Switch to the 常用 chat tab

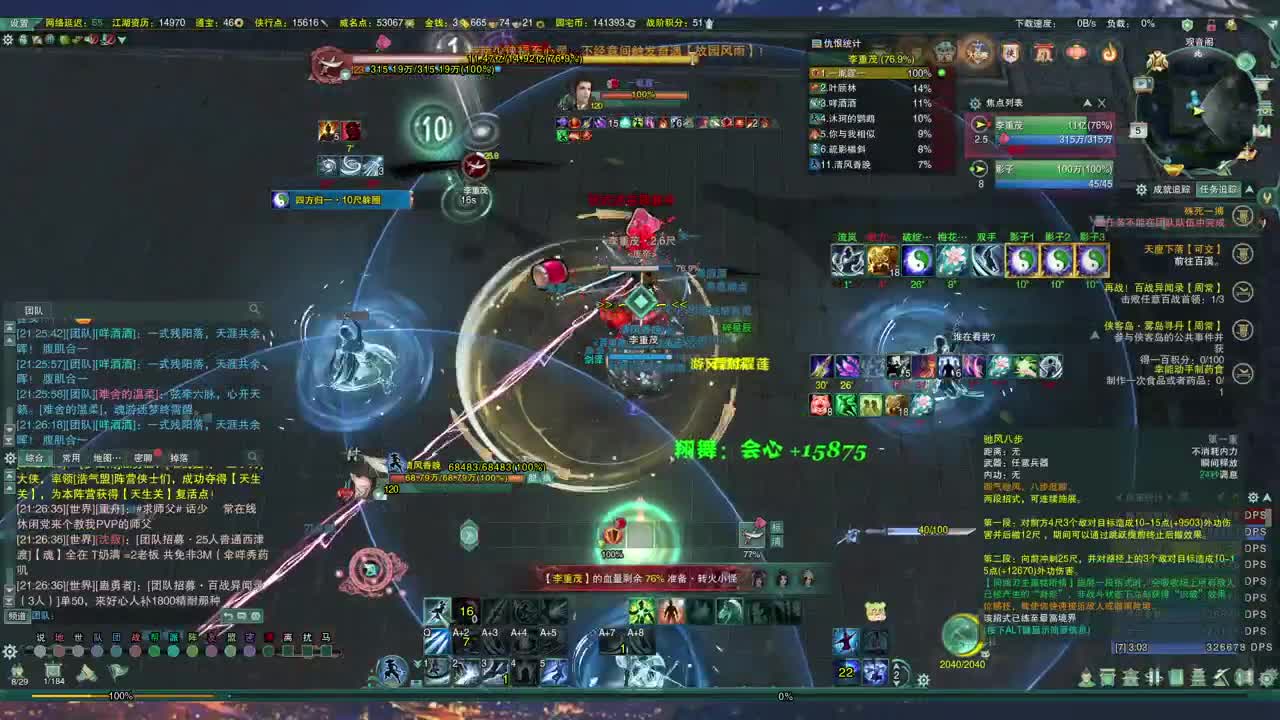pos(72,456)
